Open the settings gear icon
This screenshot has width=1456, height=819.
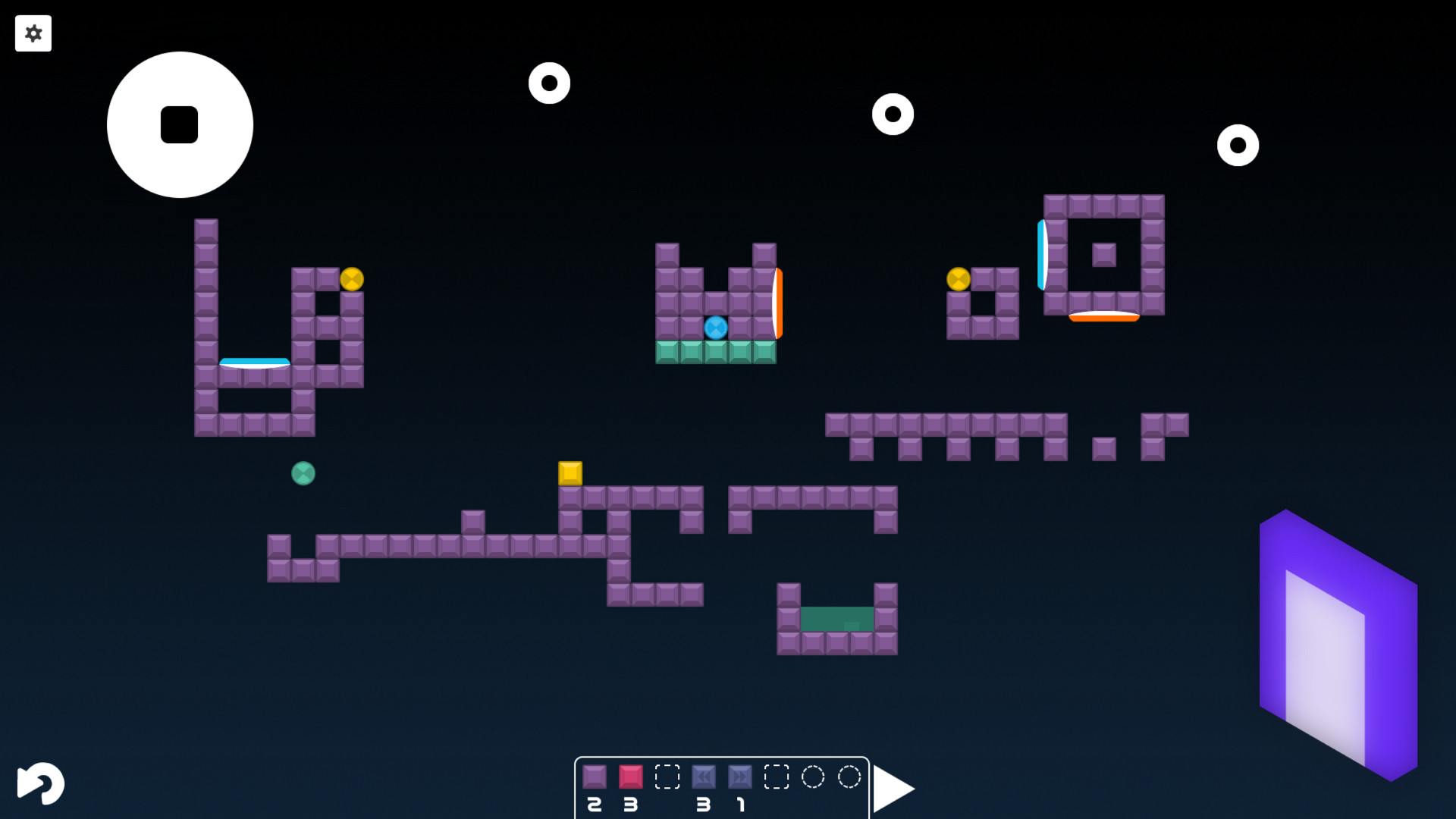[x=33, y=33]
